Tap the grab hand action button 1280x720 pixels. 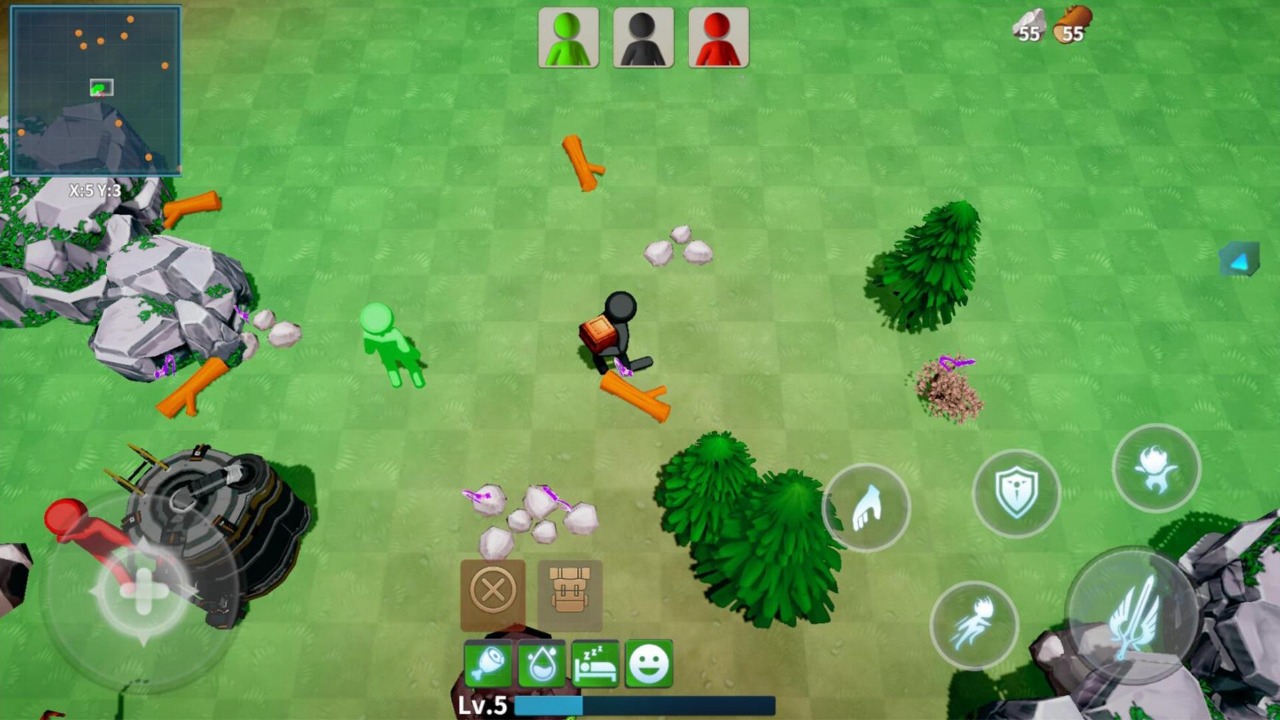click(866, 508)
